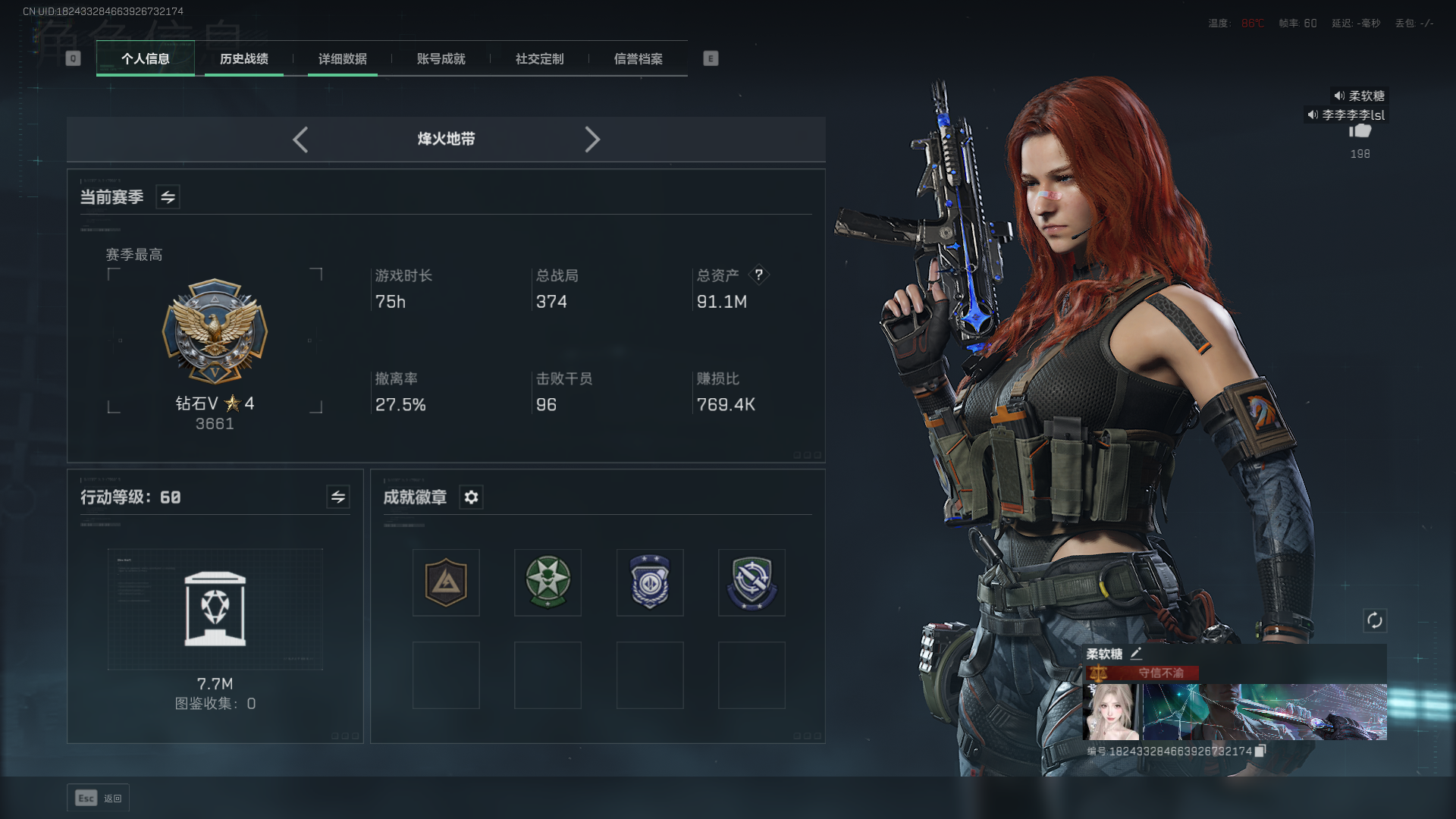The height and width of the screenshot is (819, 1456).
Task: Show the 总资产 help question mark
Action: (x=758, y=275)
